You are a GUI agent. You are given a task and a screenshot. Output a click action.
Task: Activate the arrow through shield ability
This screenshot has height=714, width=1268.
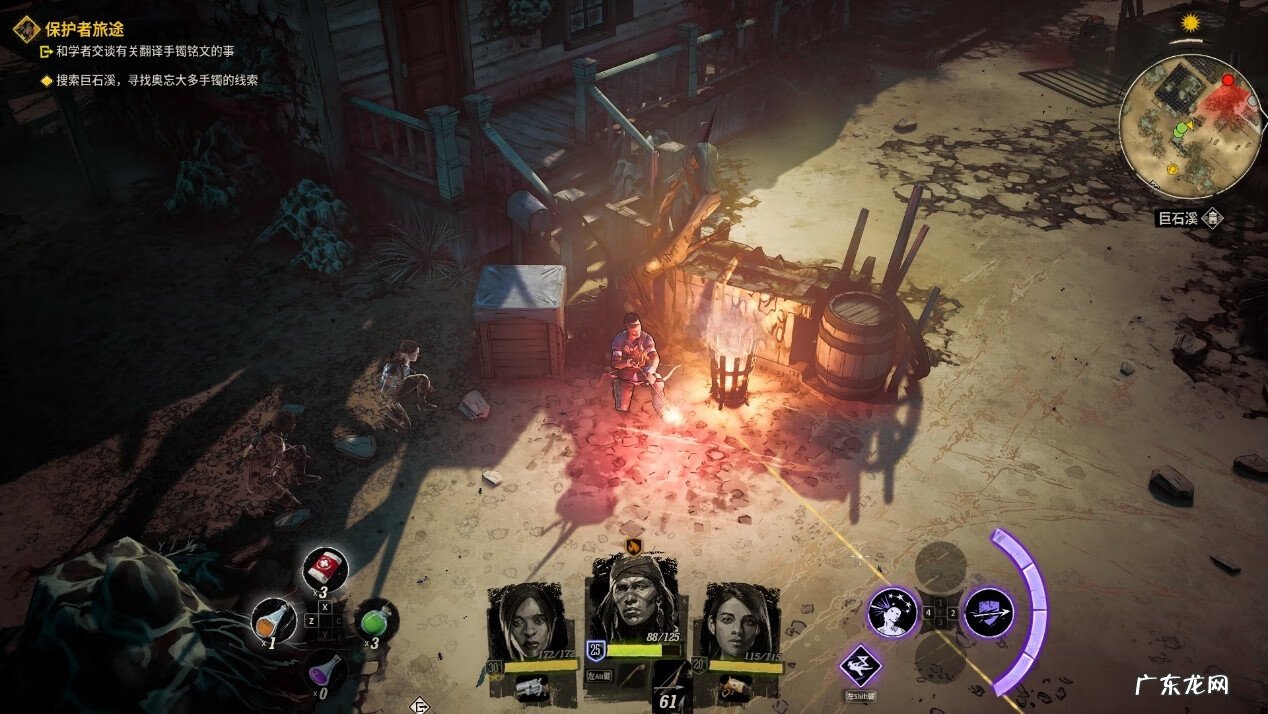988,612
